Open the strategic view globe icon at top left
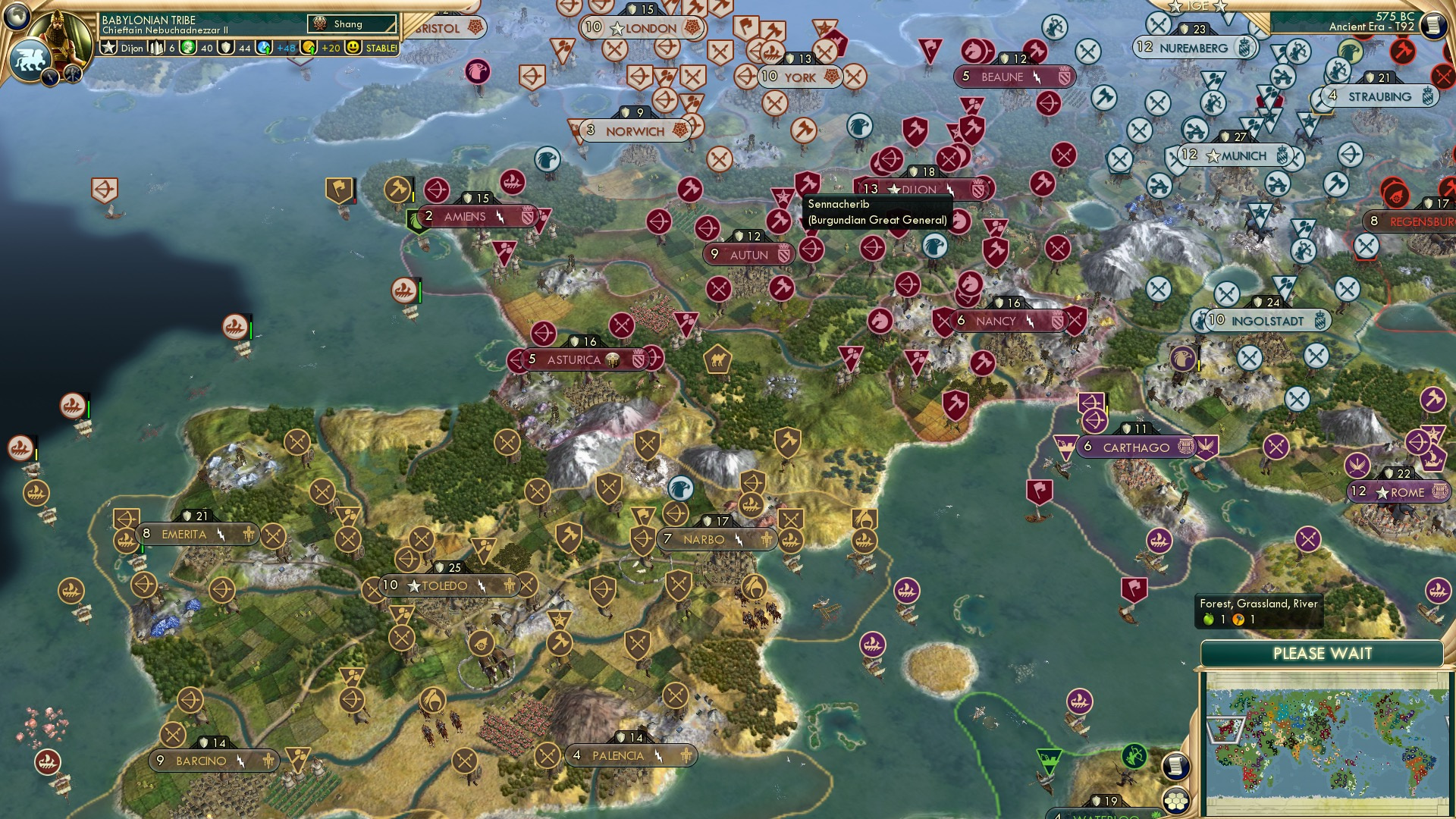This screenshot has height=819, width=1456. pyautogui.click(x=17, y=16)
